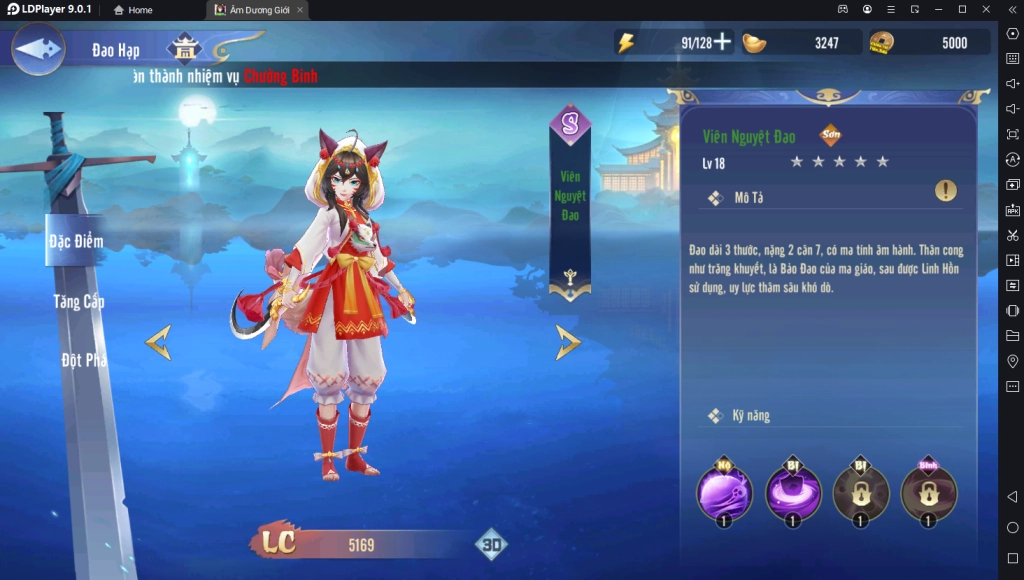This screenshot has height=580, width=1024.
Task: Close the Âm Dương Giới tab
Action: pos(299,10)
